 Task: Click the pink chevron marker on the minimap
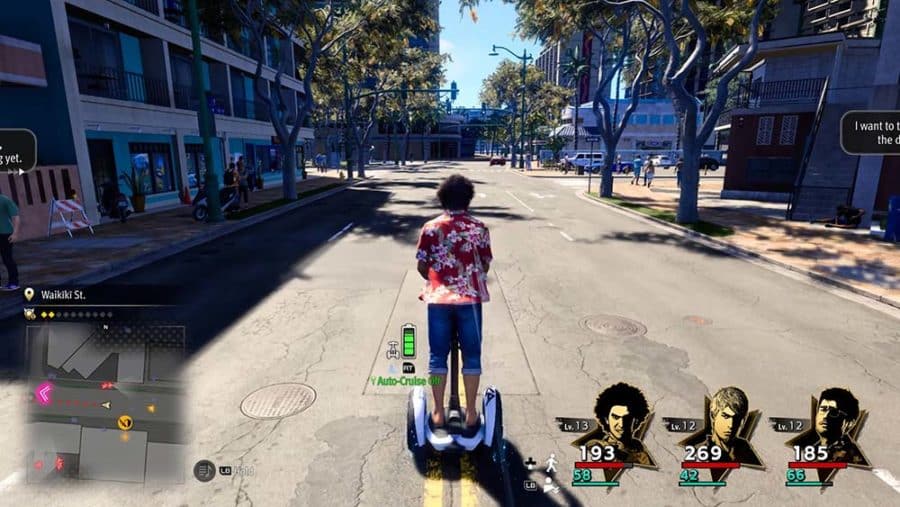tap(44, 393)
